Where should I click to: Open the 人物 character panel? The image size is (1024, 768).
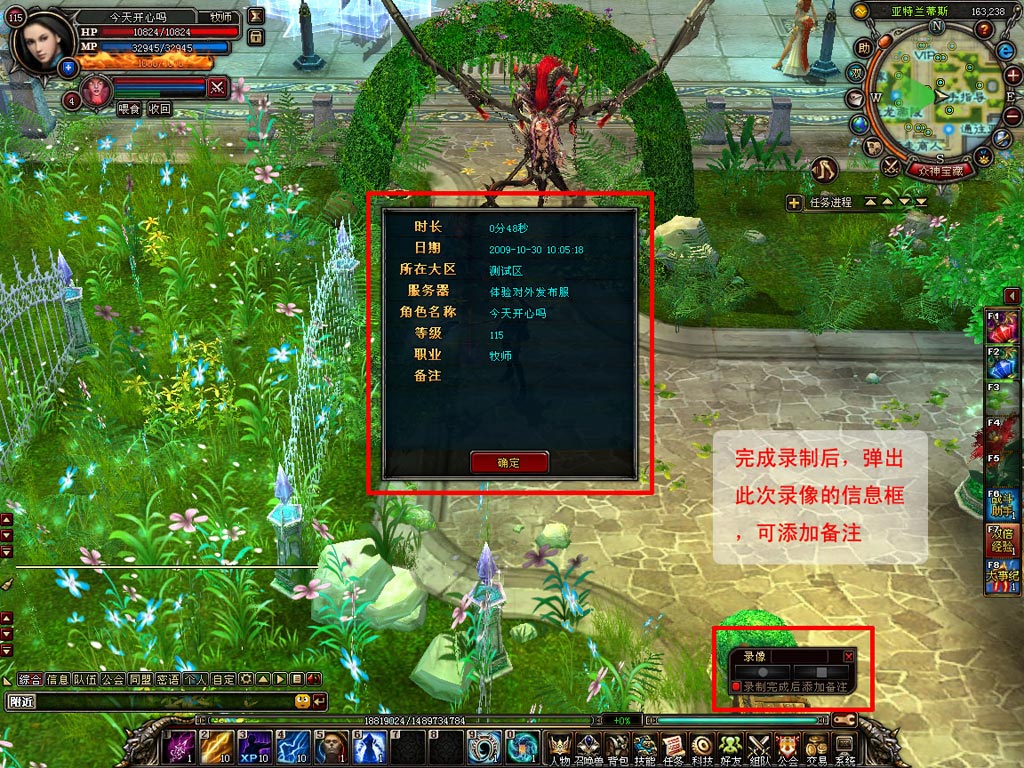[x=559, y=747]
